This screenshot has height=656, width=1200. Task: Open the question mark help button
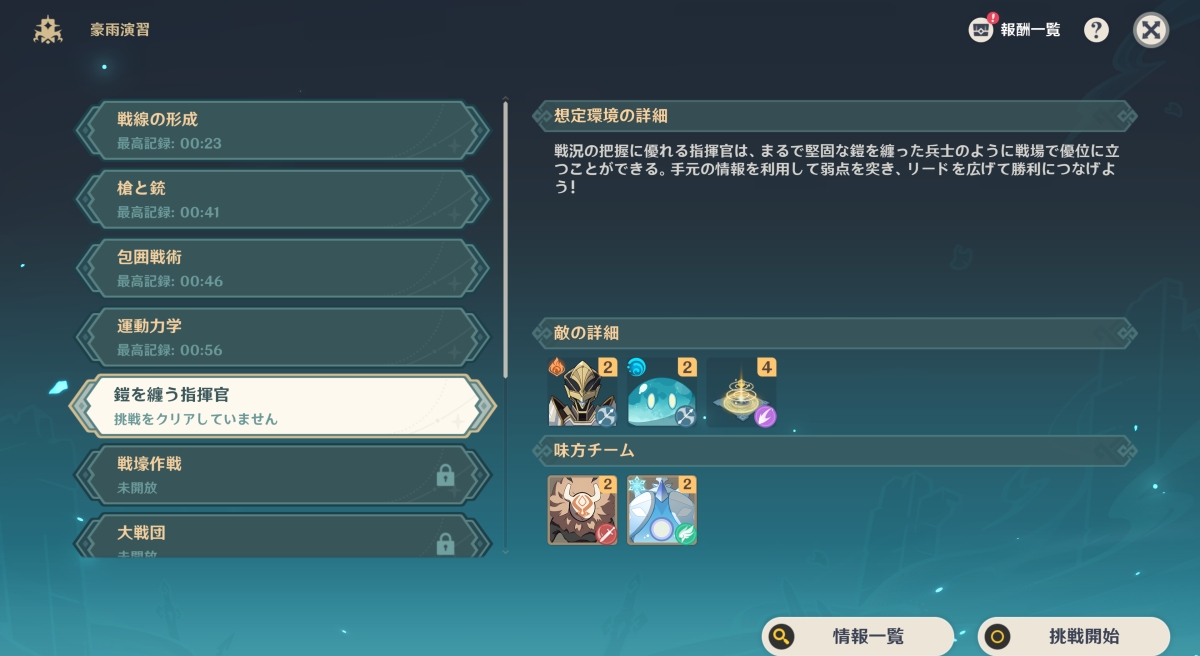1096,30
